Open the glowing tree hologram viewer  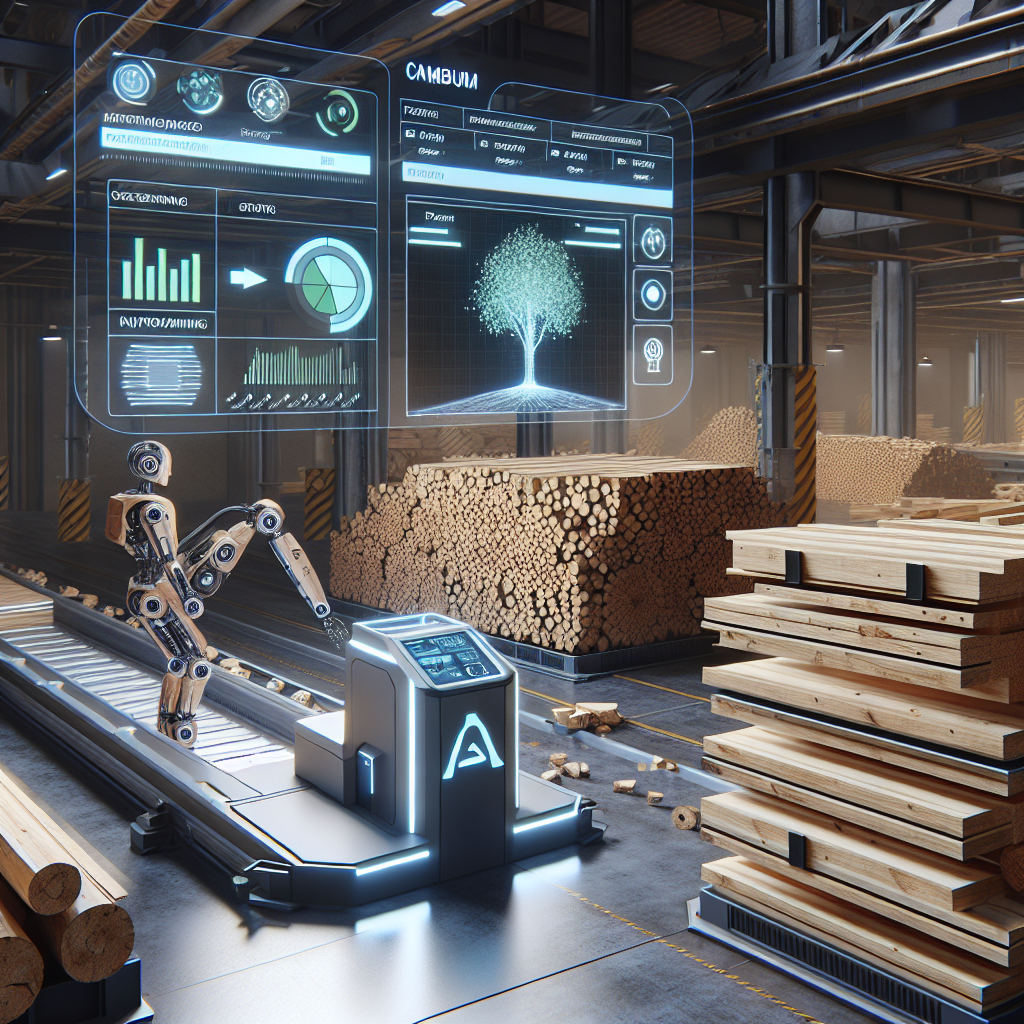(x=516, y=307)
